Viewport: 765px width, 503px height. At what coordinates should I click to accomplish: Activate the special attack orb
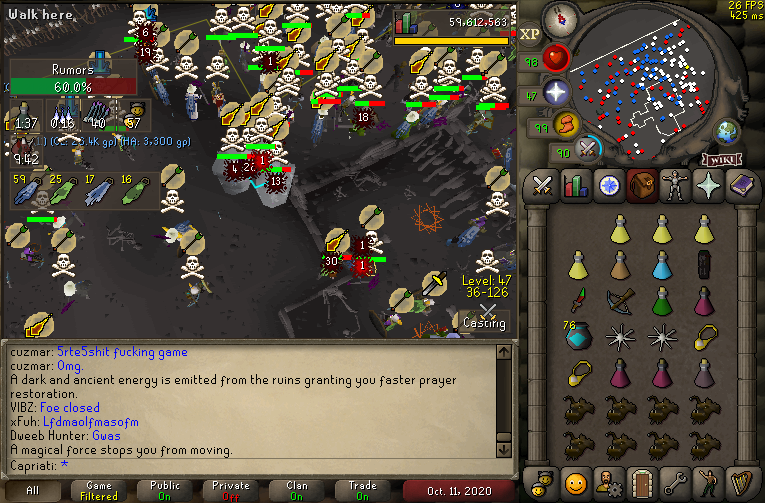(588, 148)
